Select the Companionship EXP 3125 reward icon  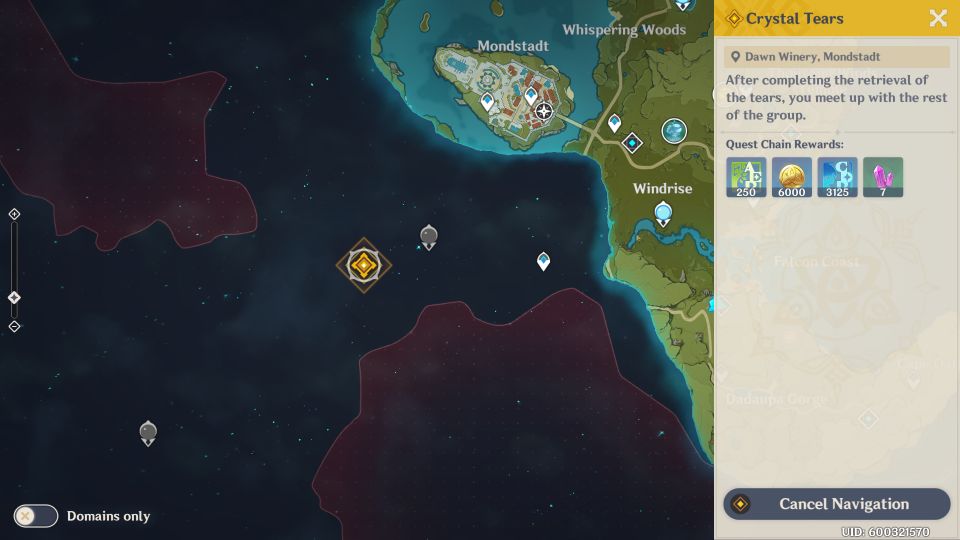coord(837,177)
